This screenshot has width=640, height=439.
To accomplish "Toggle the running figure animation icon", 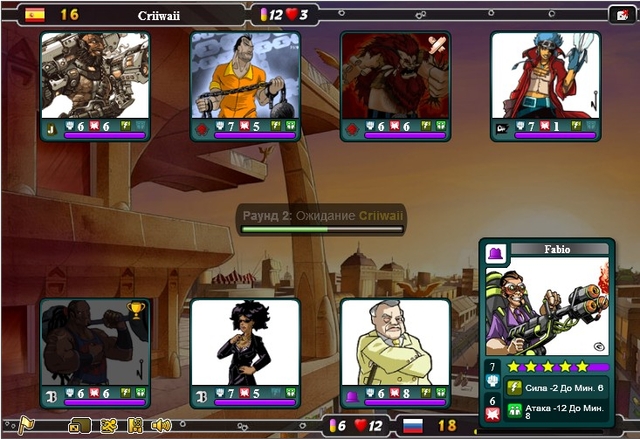I will 109,425.
